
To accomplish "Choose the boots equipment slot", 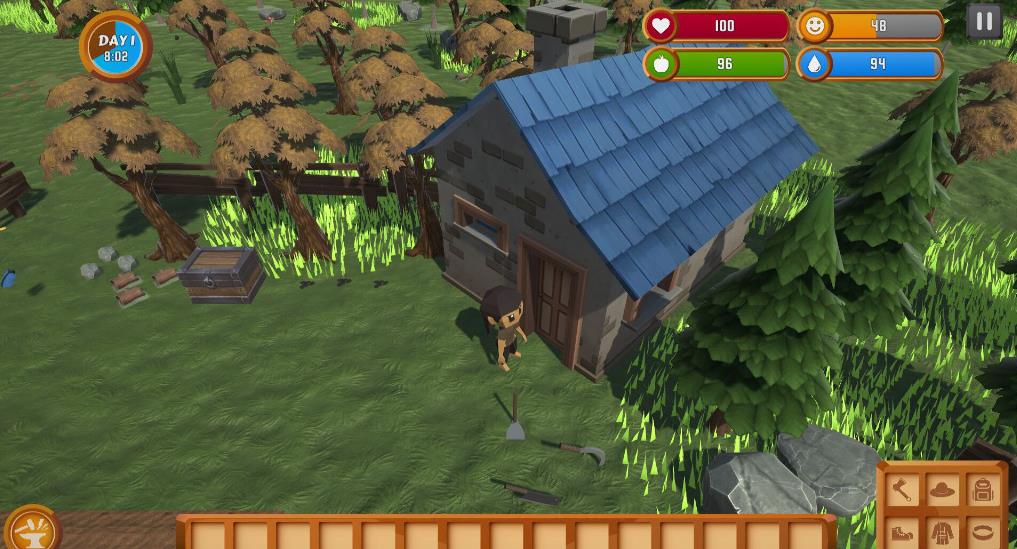I will pyautogui.click(x=902, y=532).
